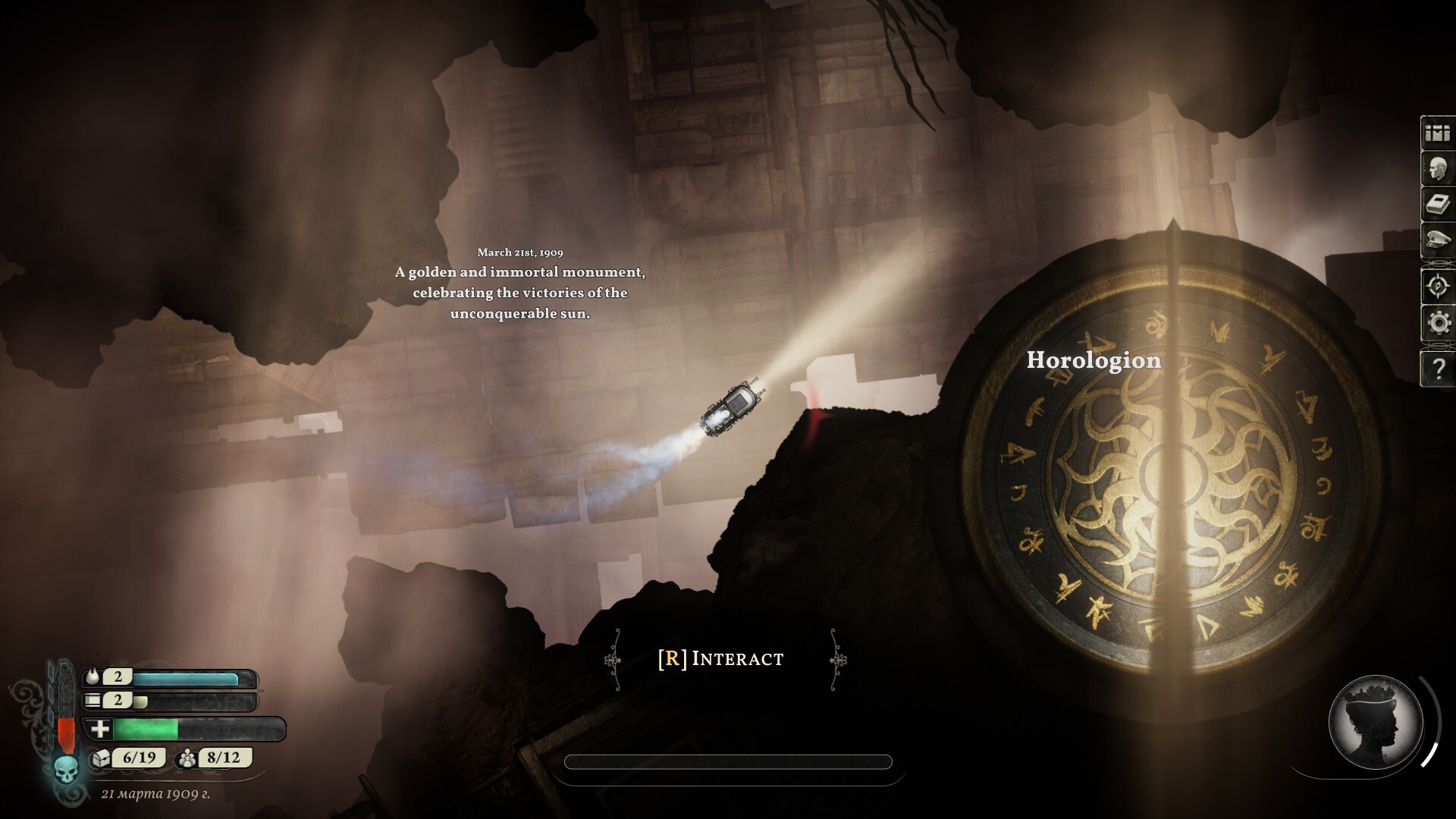Open the captain's head profile screen
The height and width of the screenshot is (819, 1456).
1437,170
